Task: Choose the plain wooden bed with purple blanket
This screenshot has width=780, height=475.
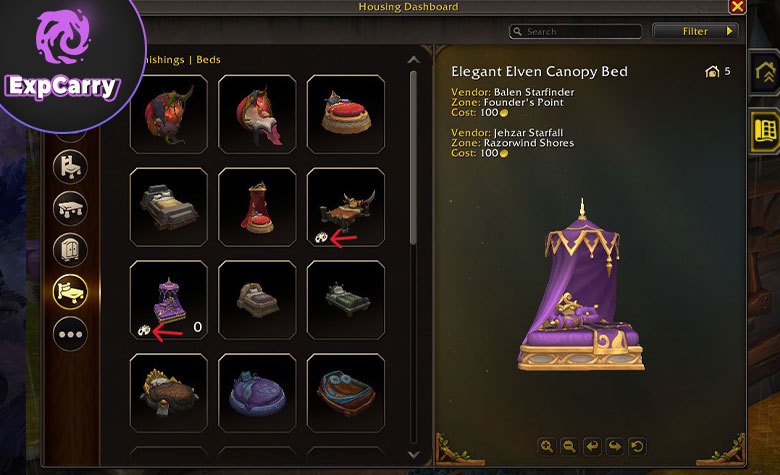Action: tap(257, 299)
